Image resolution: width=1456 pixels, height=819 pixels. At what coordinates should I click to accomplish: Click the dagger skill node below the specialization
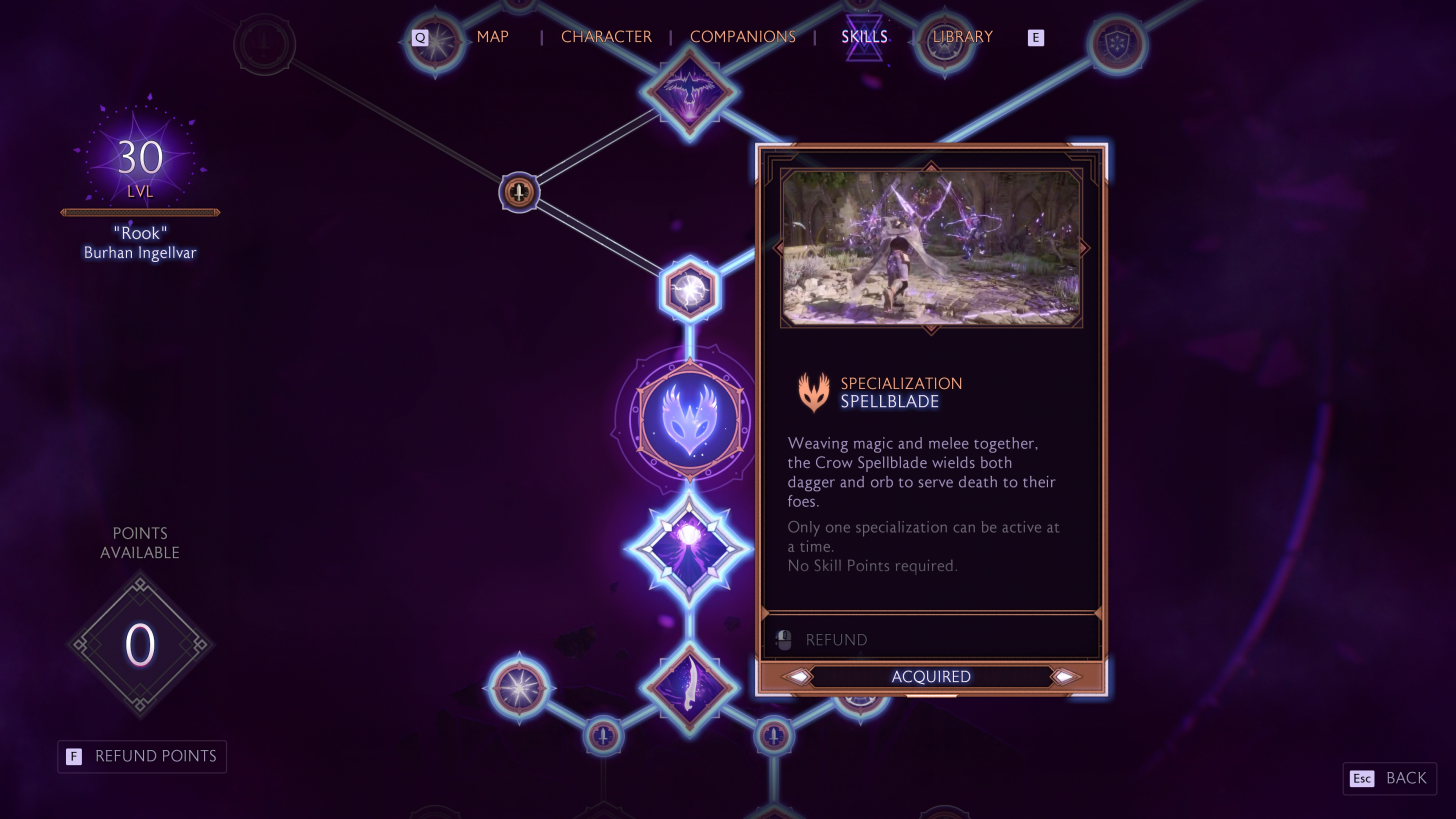pos(688,688)
